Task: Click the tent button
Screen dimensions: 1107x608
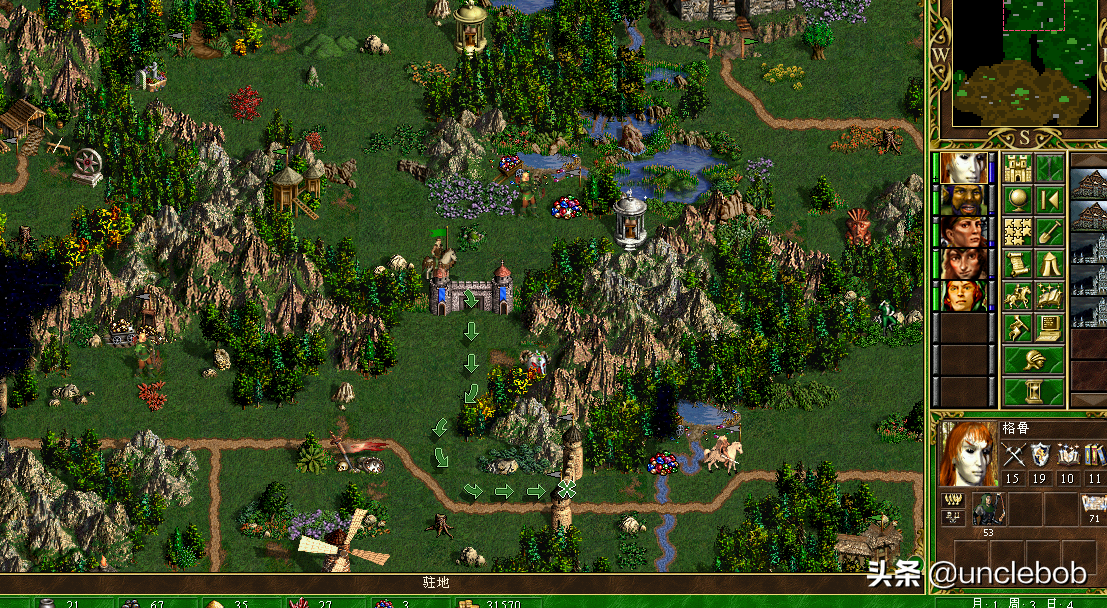Action: point(1049,264)
